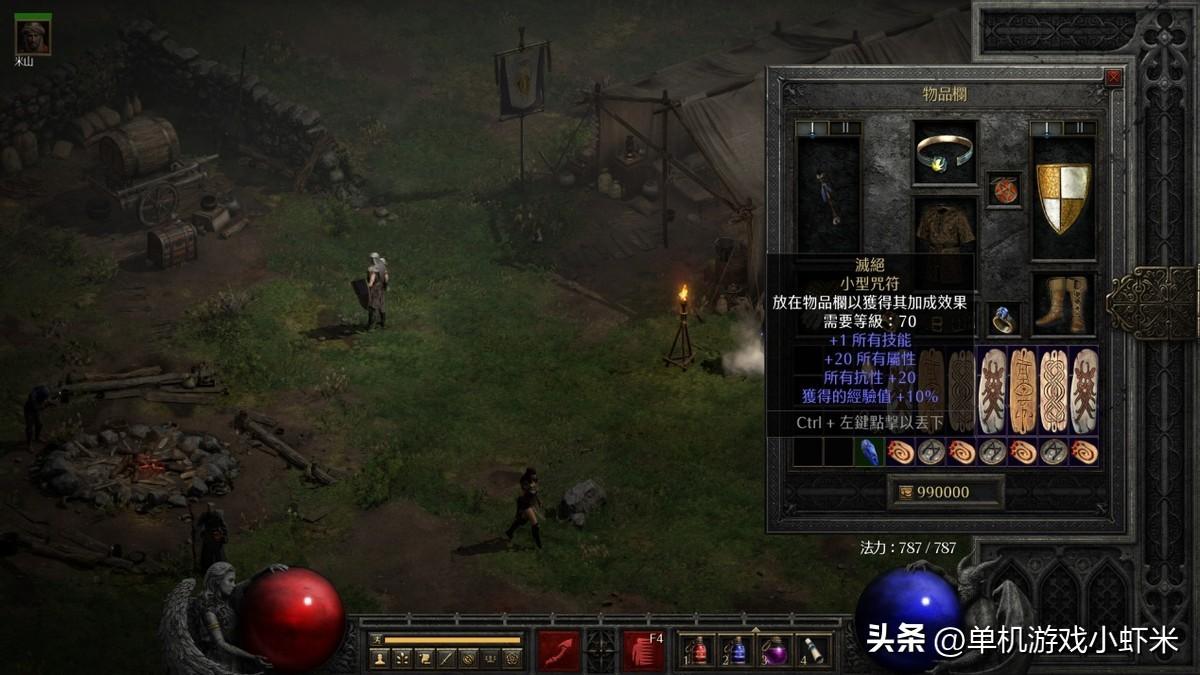The width and height of the screenshot is (1200, 675).
Task: Use the purple rejuvenation potion in belt
Action: pos(777,650)
